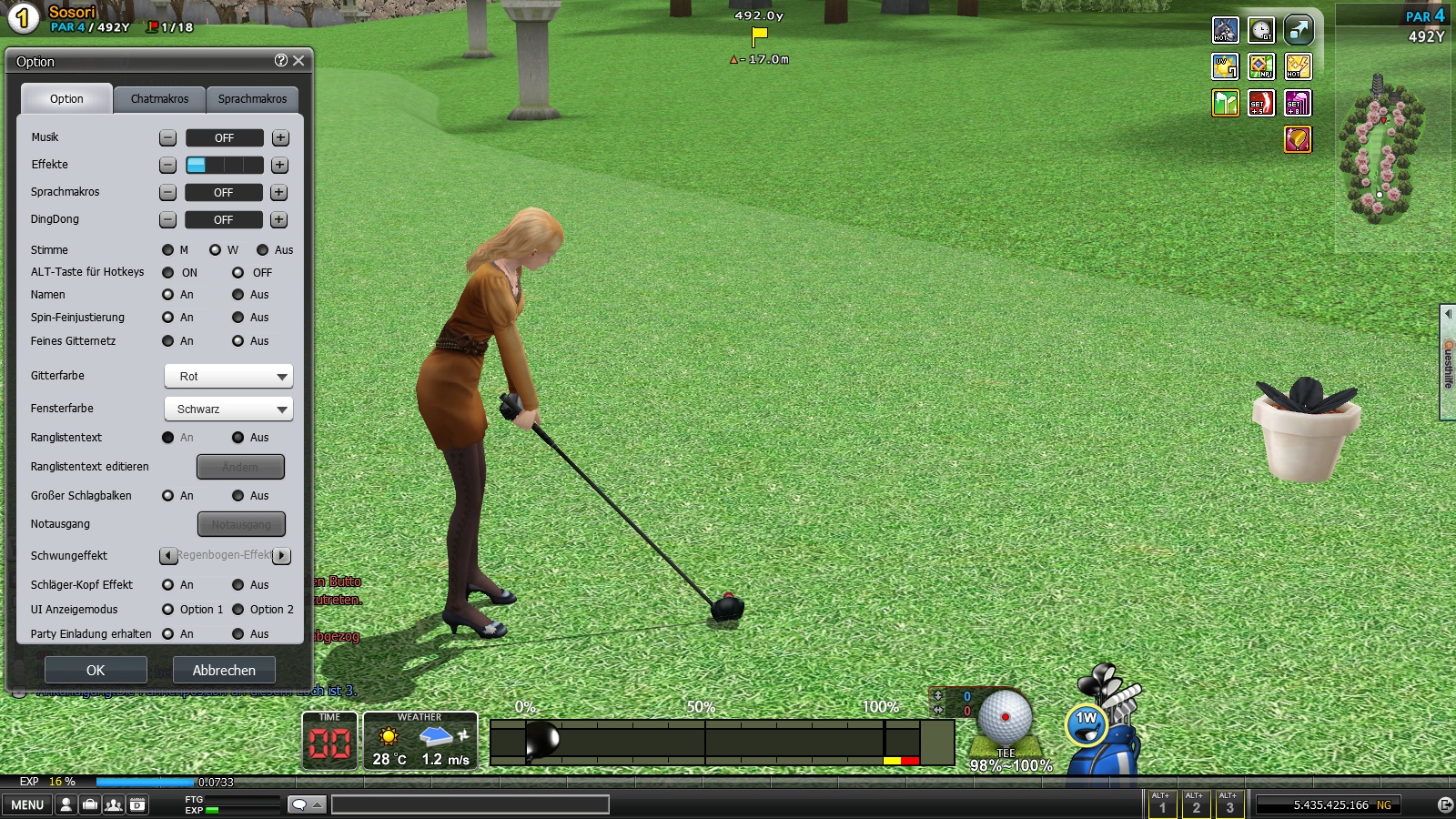Increase Musik volume with plus button

click(x=280, y=137)
